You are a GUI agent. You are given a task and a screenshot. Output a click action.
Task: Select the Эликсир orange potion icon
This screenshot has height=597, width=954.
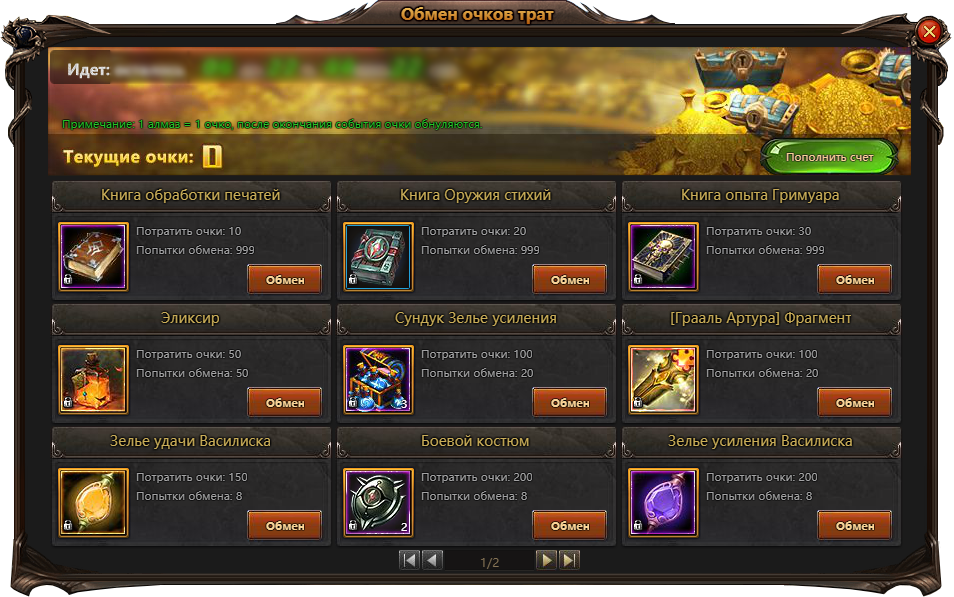(x=93, y=380)
